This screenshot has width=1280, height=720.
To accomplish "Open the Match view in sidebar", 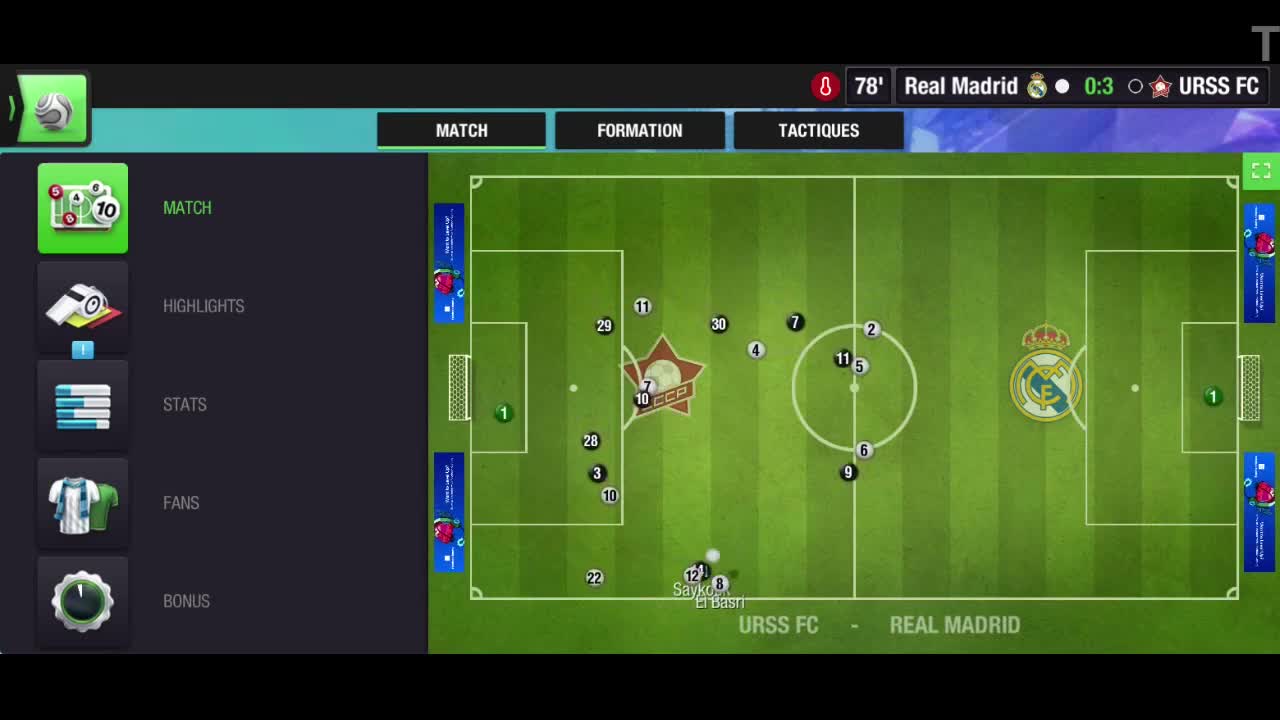I will tap(83, 208).
